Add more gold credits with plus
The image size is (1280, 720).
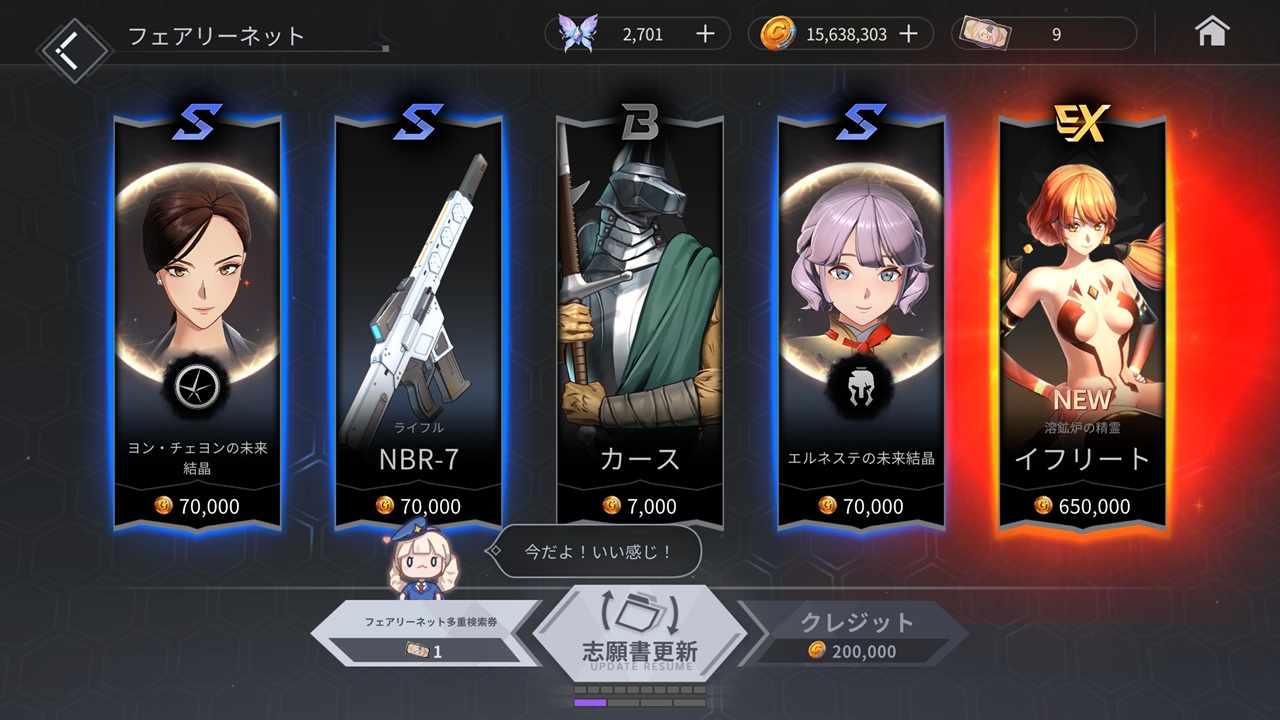[908, 34]
